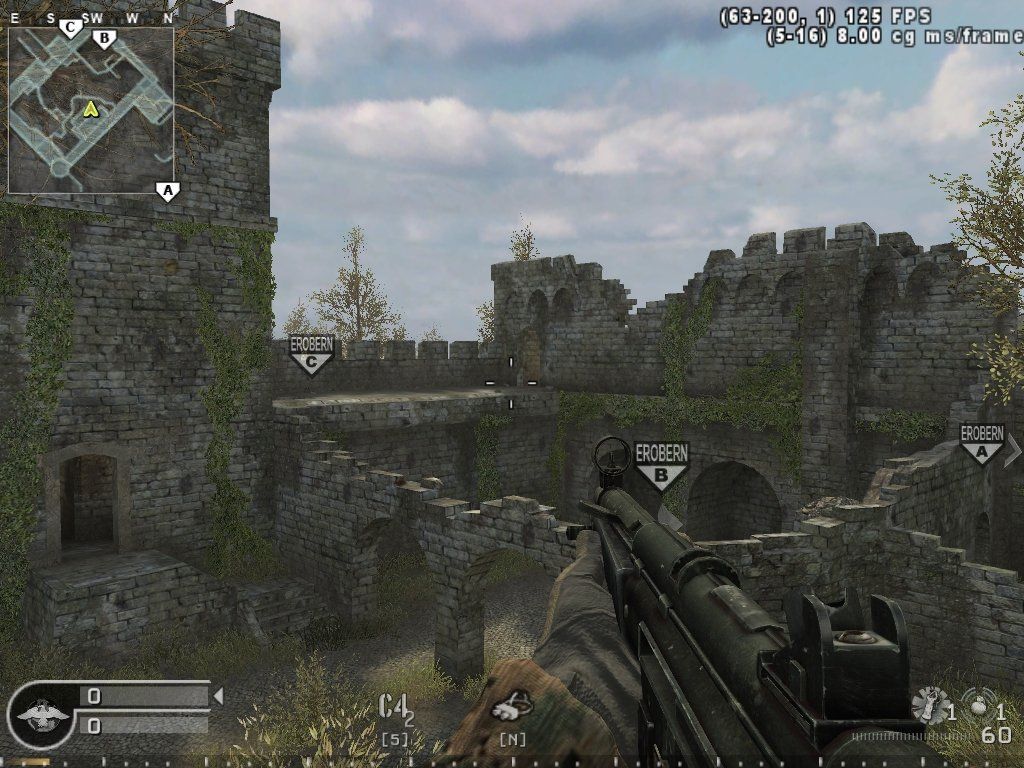The height and width of the screenshot is (768, 1024).
Task: Click the Erobern C objective marker
Action: click(310, 354)
